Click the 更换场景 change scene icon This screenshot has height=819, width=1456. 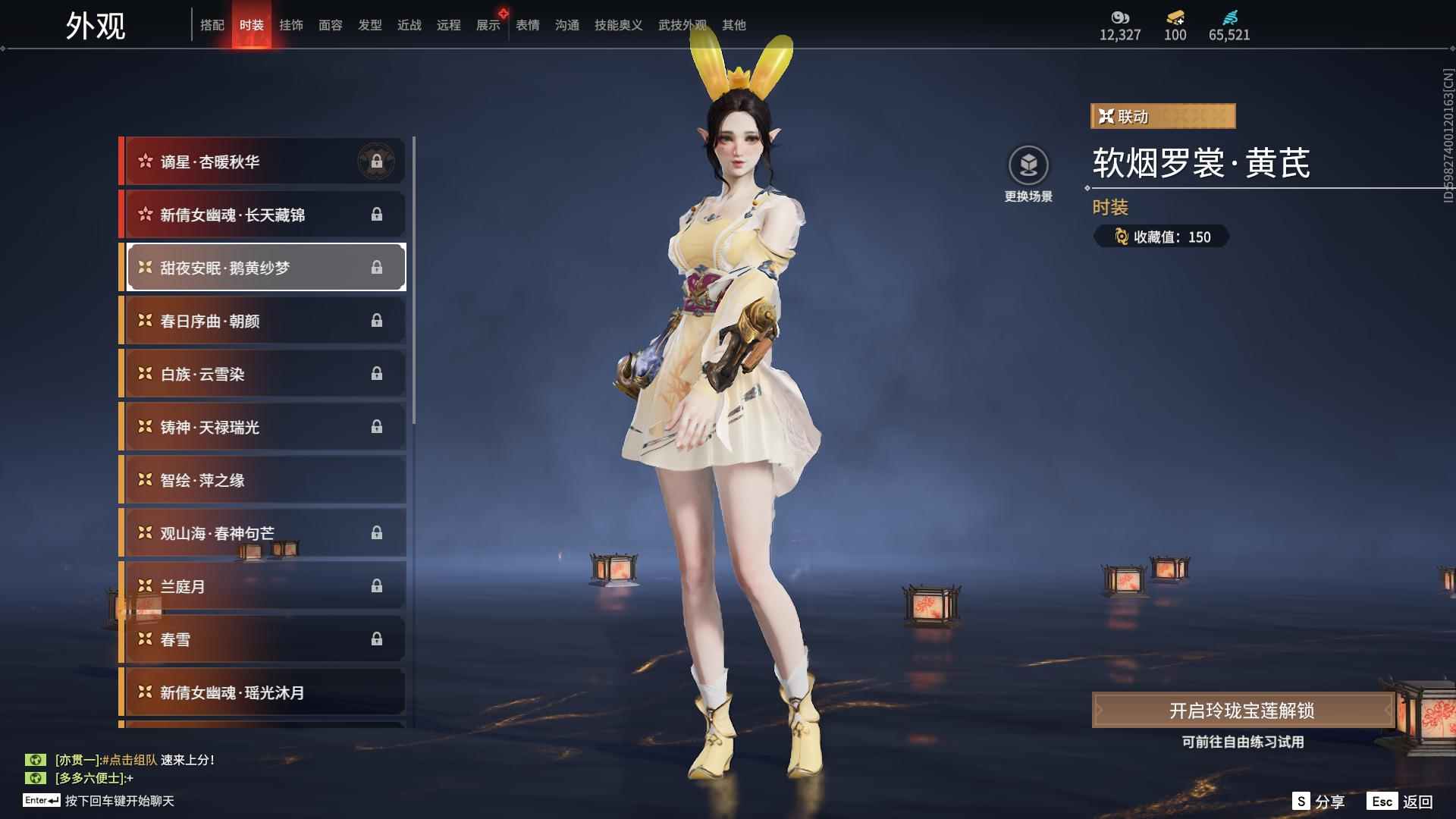[x=1028, y=165]
